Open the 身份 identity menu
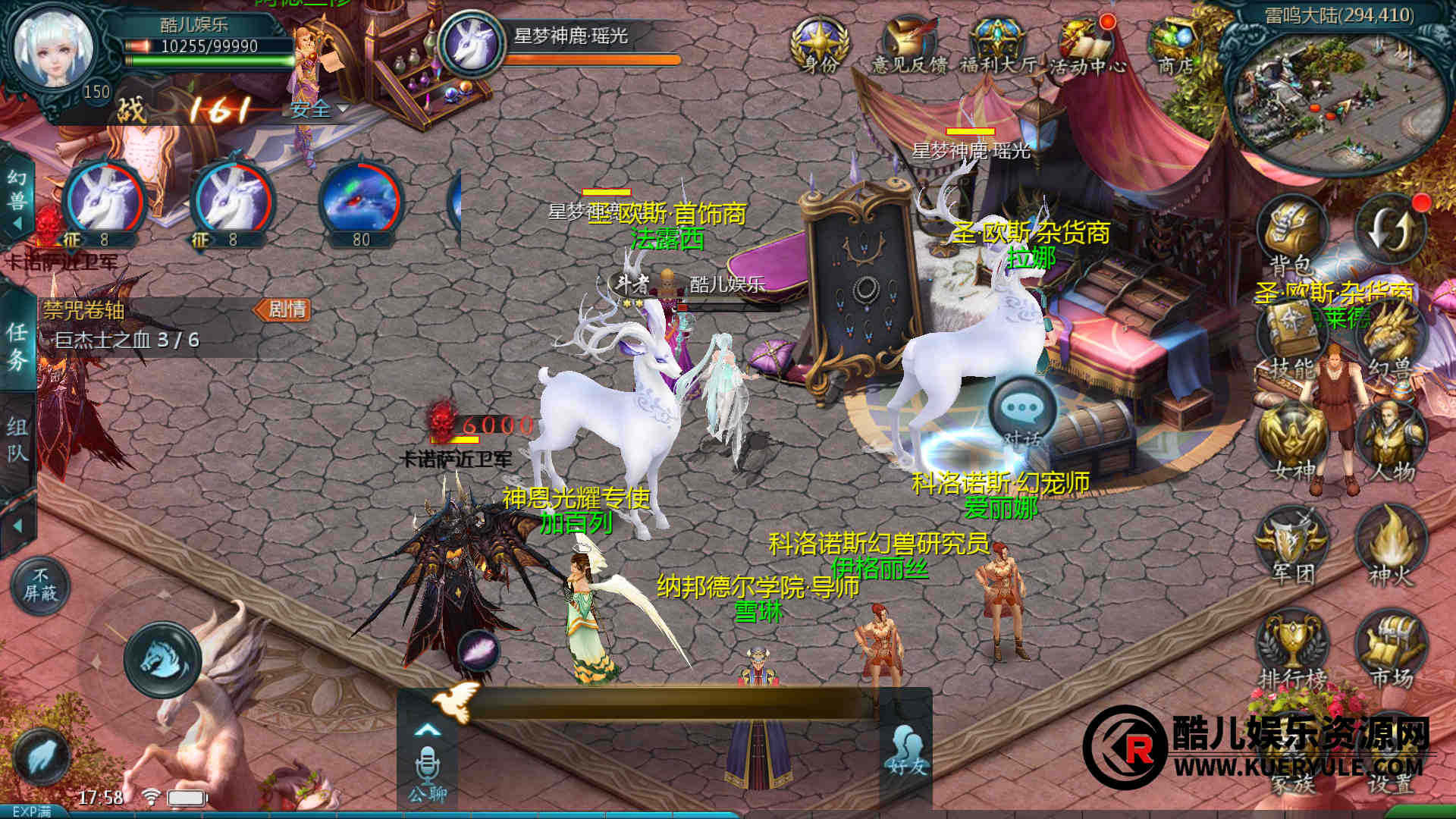Viewport: 1456px width, 819px height. (820, 44)
